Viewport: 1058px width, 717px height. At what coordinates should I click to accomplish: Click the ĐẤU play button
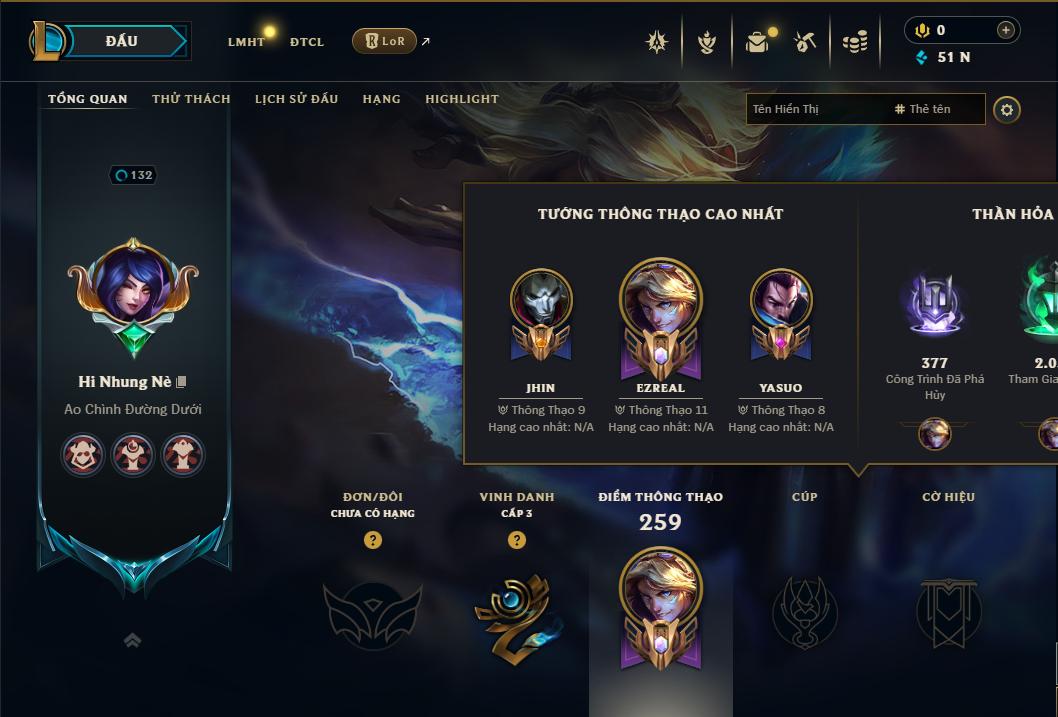pyautogui.click(x=121, y=41)
